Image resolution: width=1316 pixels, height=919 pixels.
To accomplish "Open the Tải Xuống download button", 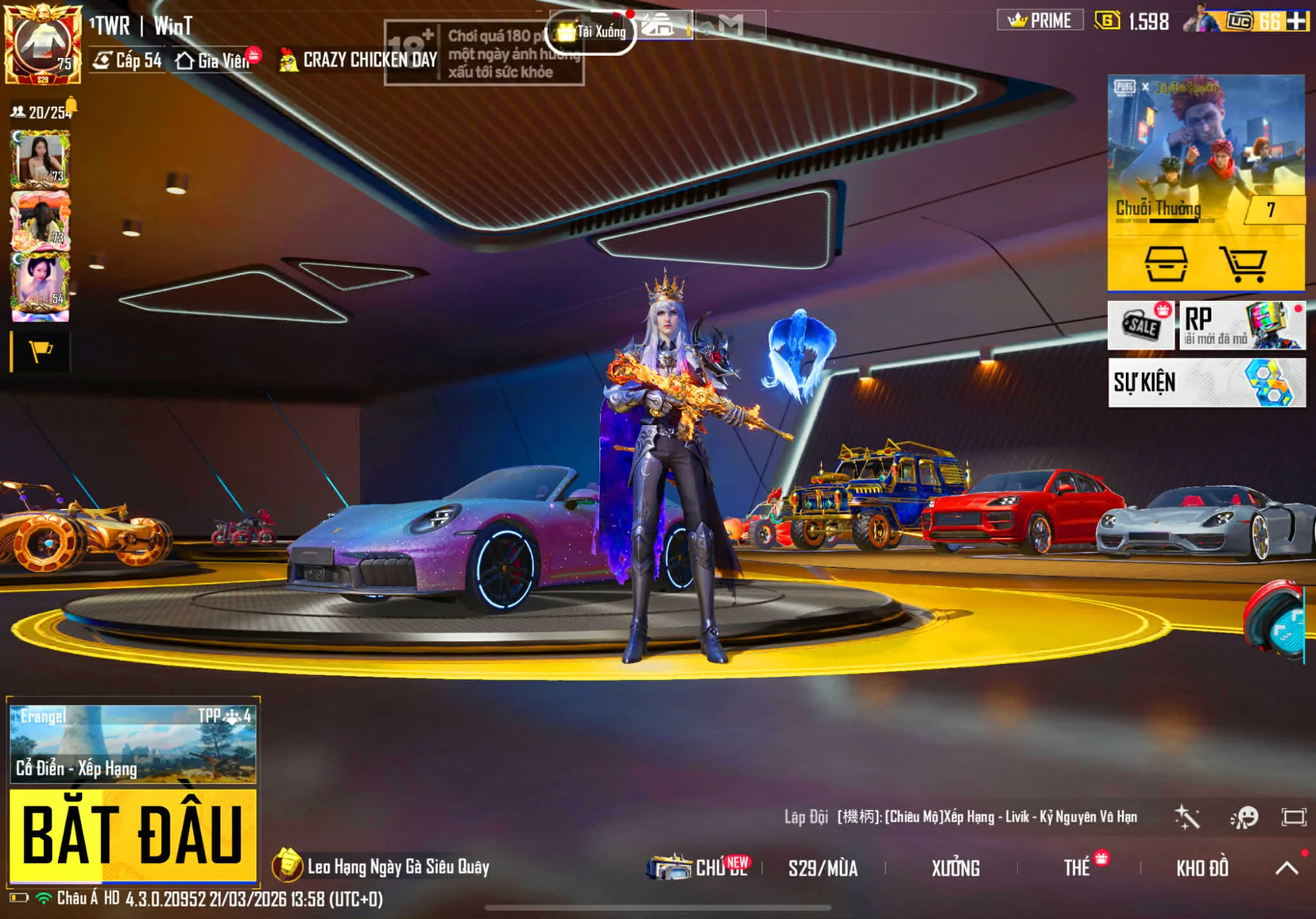I will coord(592,32).
